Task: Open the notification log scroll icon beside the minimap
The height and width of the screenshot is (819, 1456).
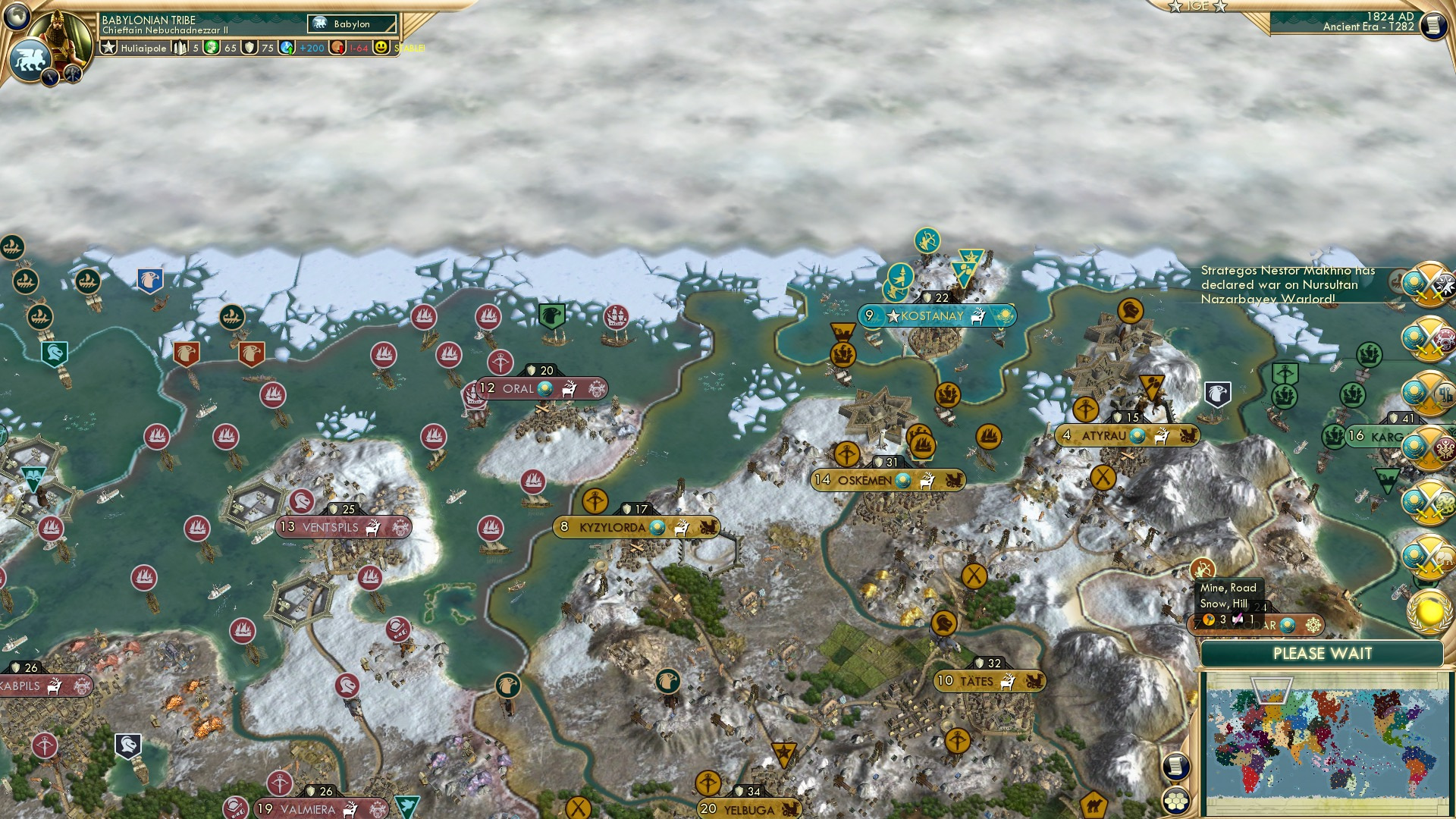Action: pyautogui.click(x=1176, y=766)
